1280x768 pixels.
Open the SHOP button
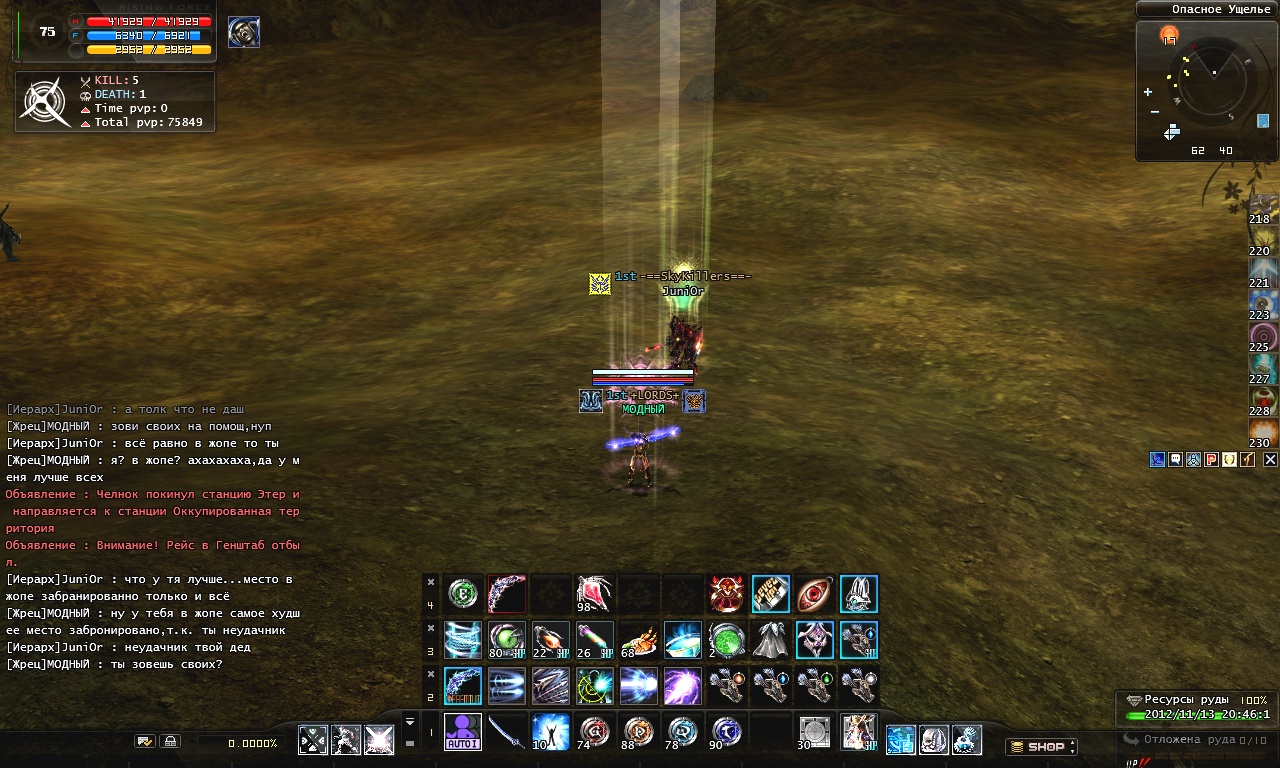point(1040,746)
